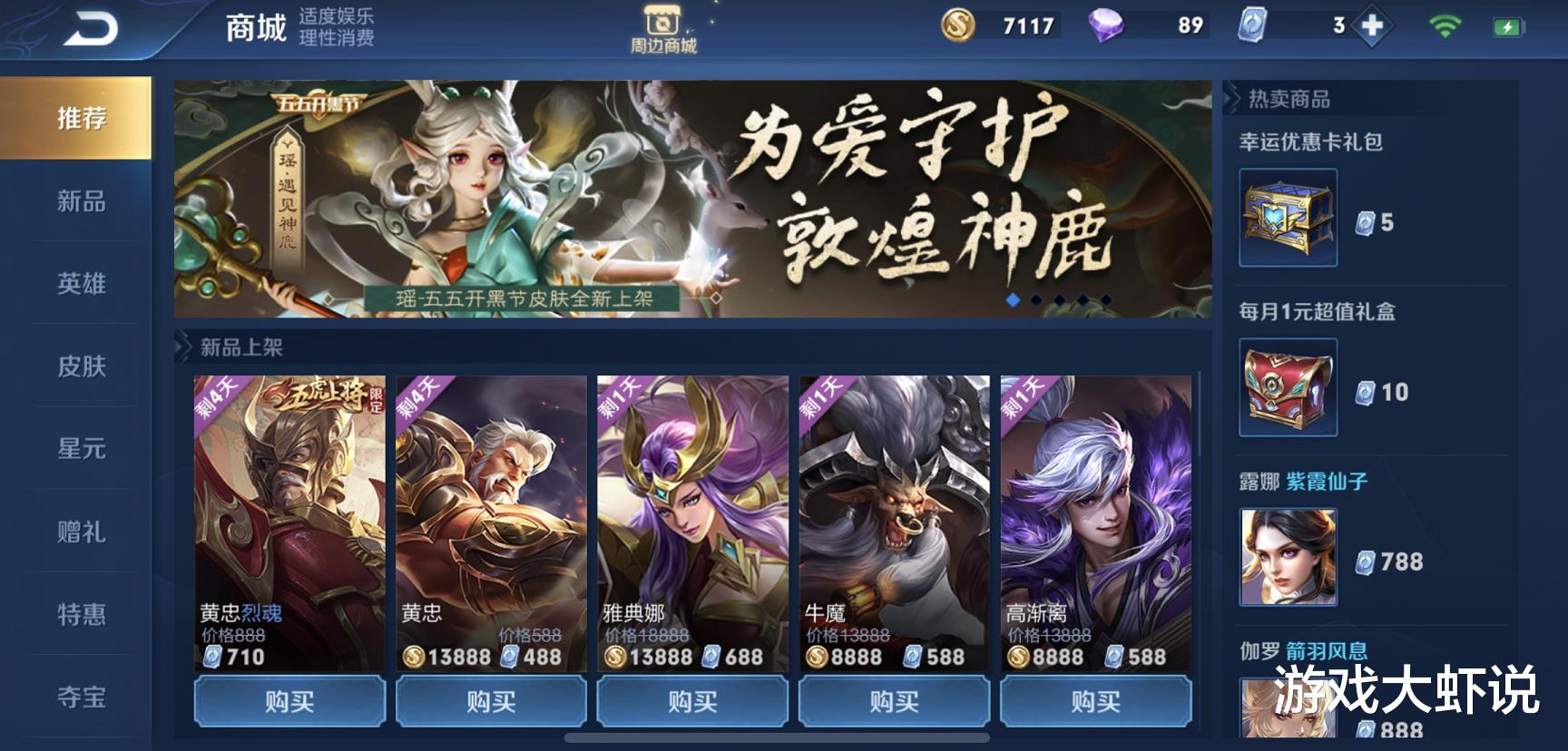Screen dimensions: 1568x751
Task: Open the 每月1元超值礼盒 gift box icon
Action: click(1288, 388)
